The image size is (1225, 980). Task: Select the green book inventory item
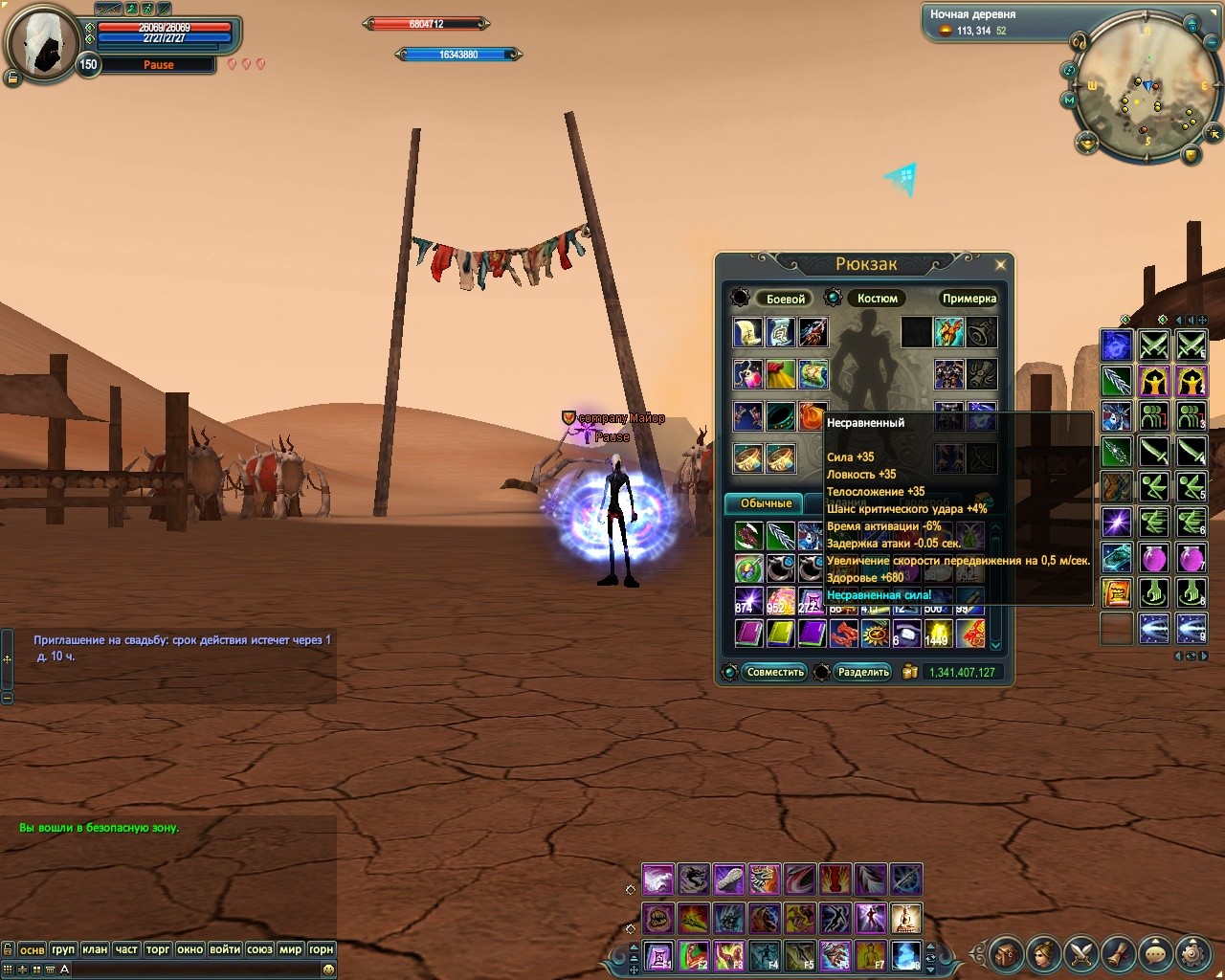[x=780, y=633]
